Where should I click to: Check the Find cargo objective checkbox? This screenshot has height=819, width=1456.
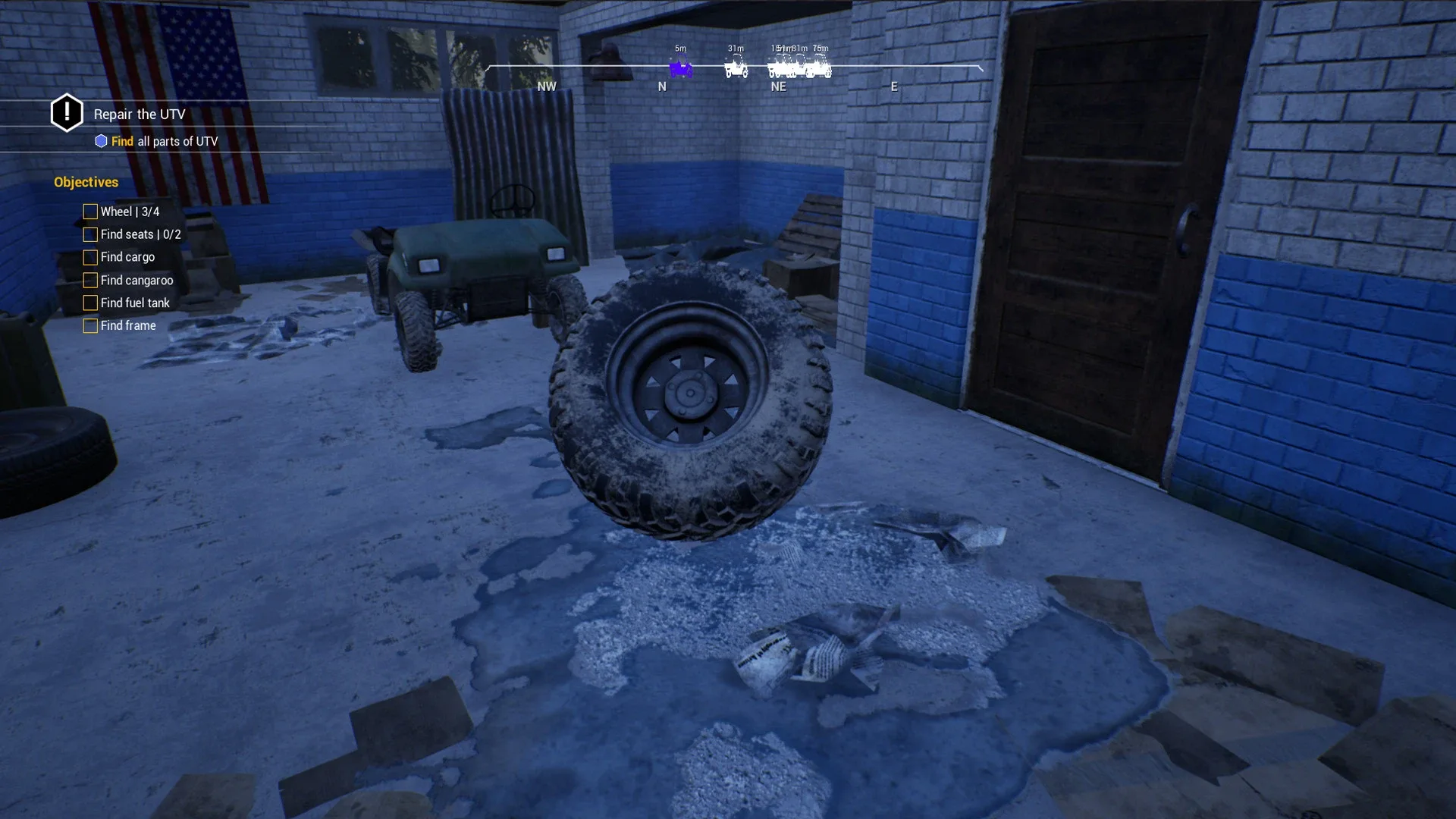pos(90,257)
